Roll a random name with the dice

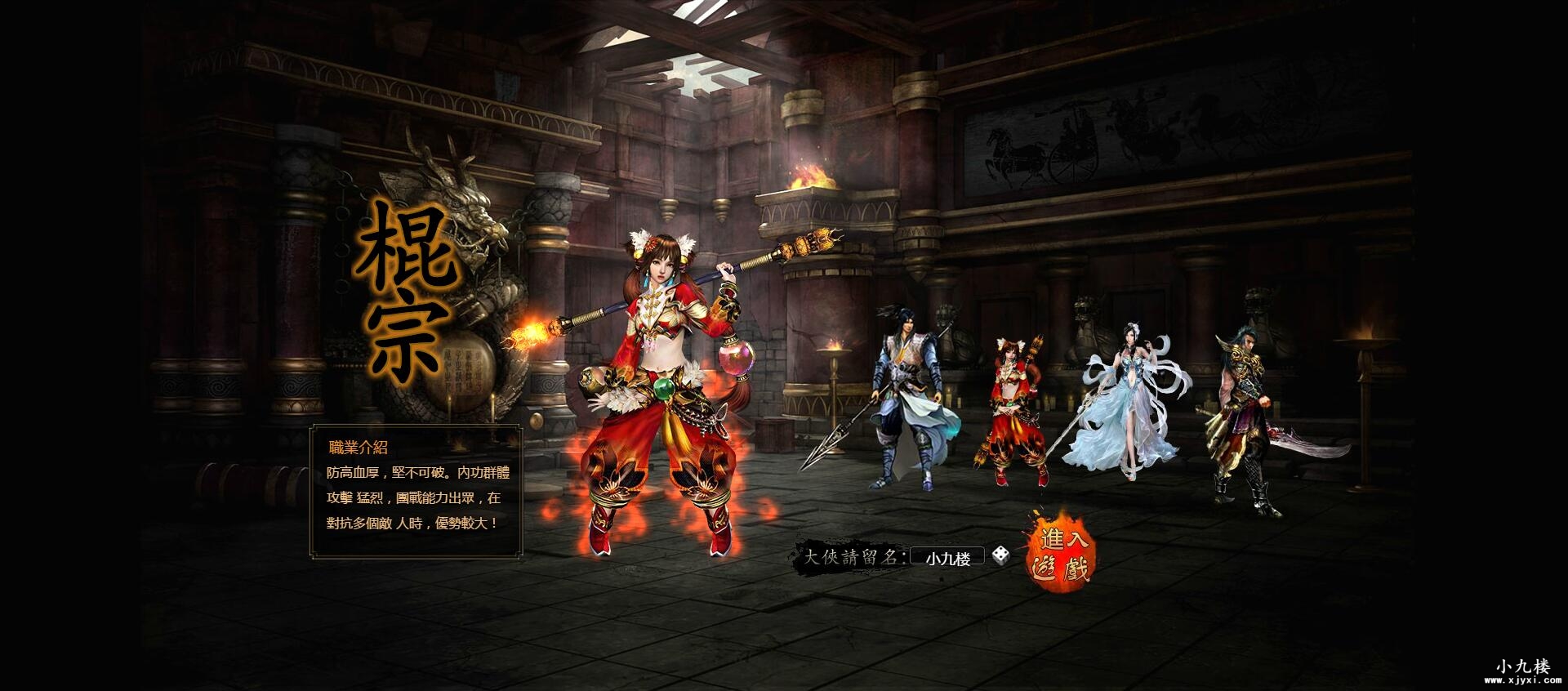point(1000,557)
